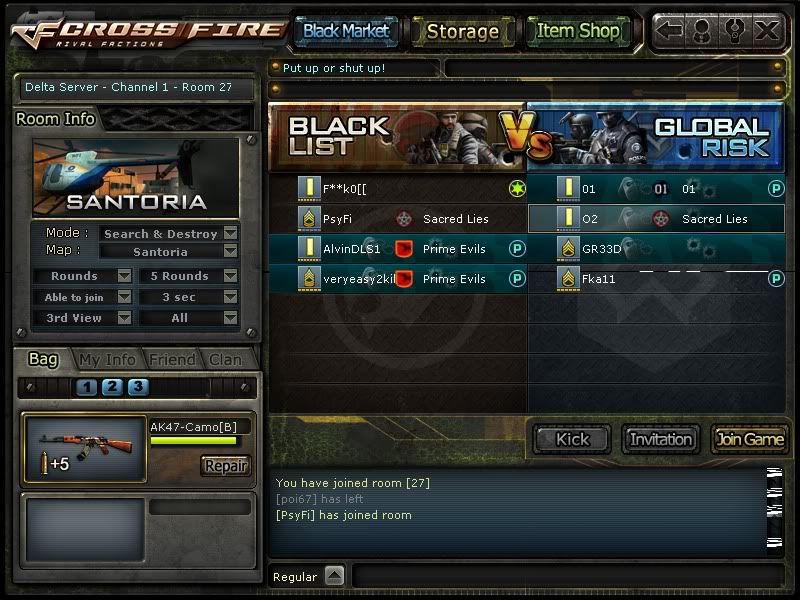Change the 5 Rounds setting

click(x=230, y=276)
